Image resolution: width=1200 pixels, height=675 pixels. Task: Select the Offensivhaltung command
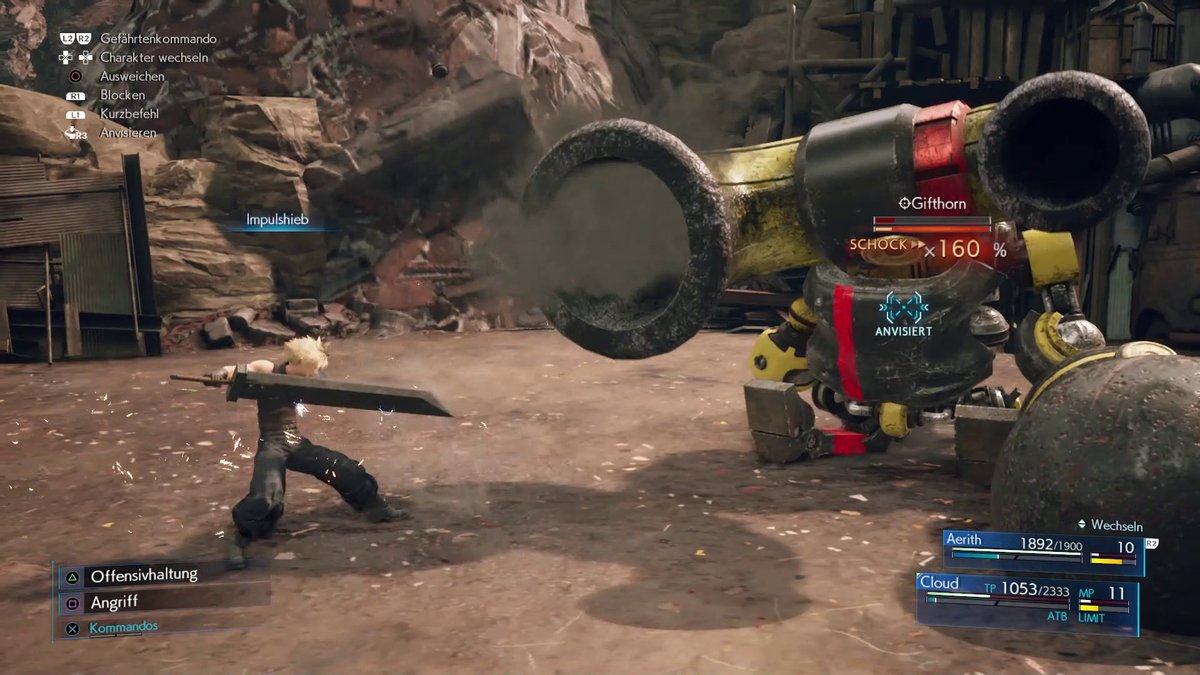(x=143, y=576)
